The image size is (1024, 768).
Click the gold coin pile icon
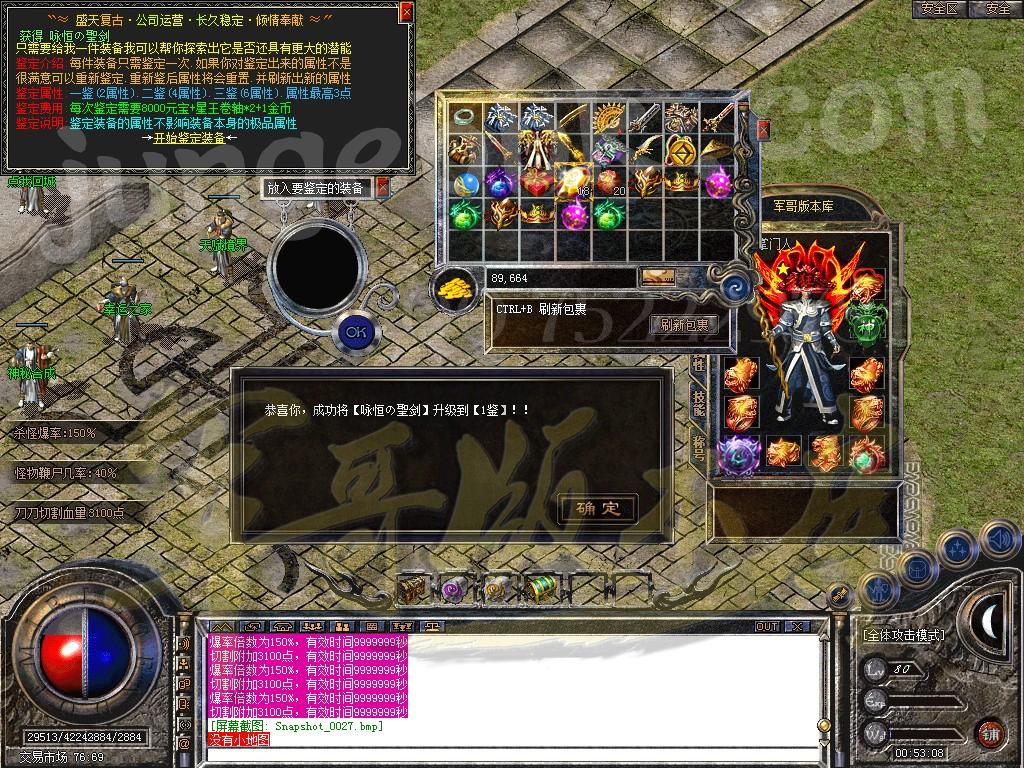coord(454,288)
